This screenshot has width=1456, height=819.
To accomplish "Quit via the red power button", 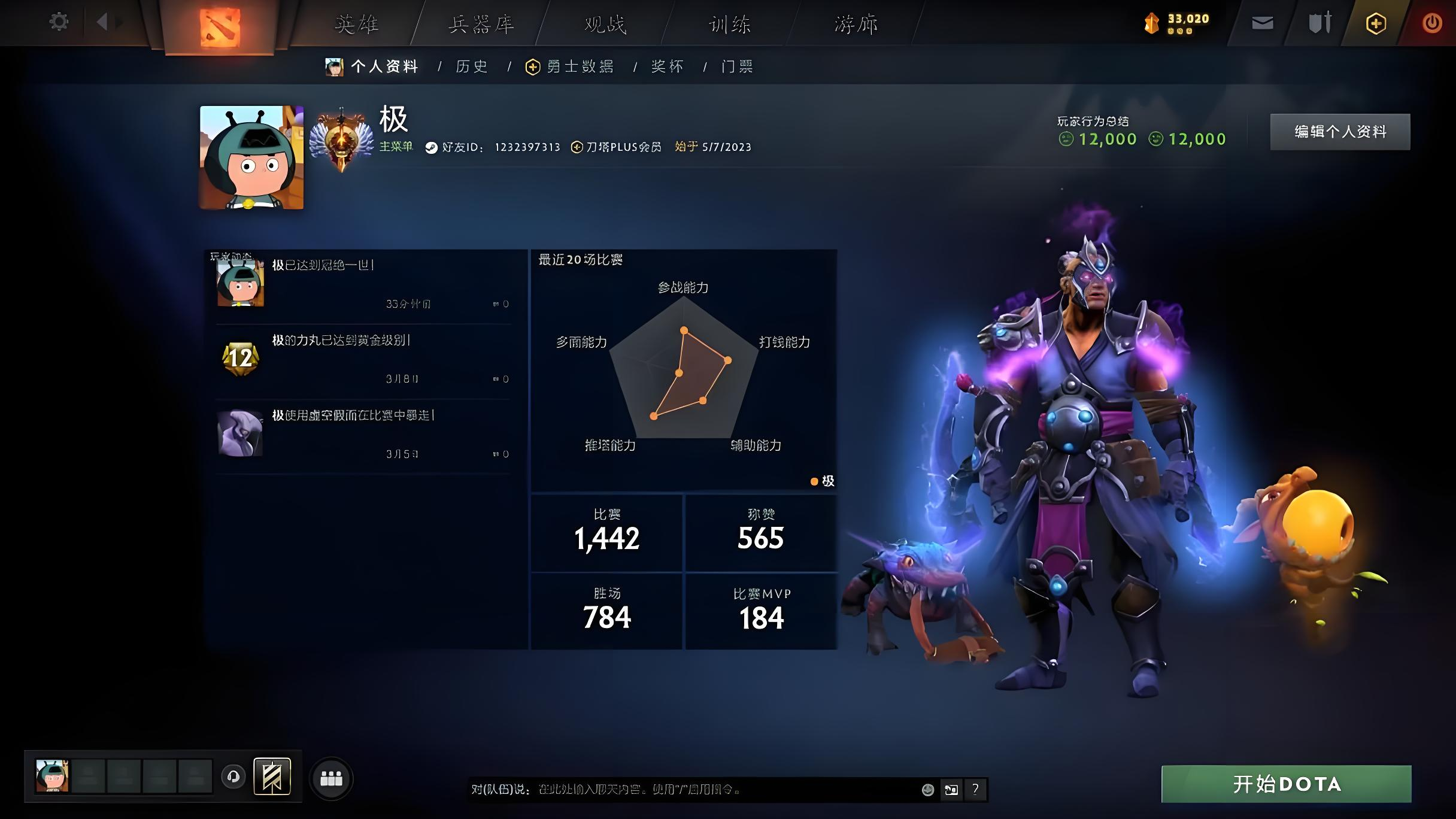I will coord(1432,23).
